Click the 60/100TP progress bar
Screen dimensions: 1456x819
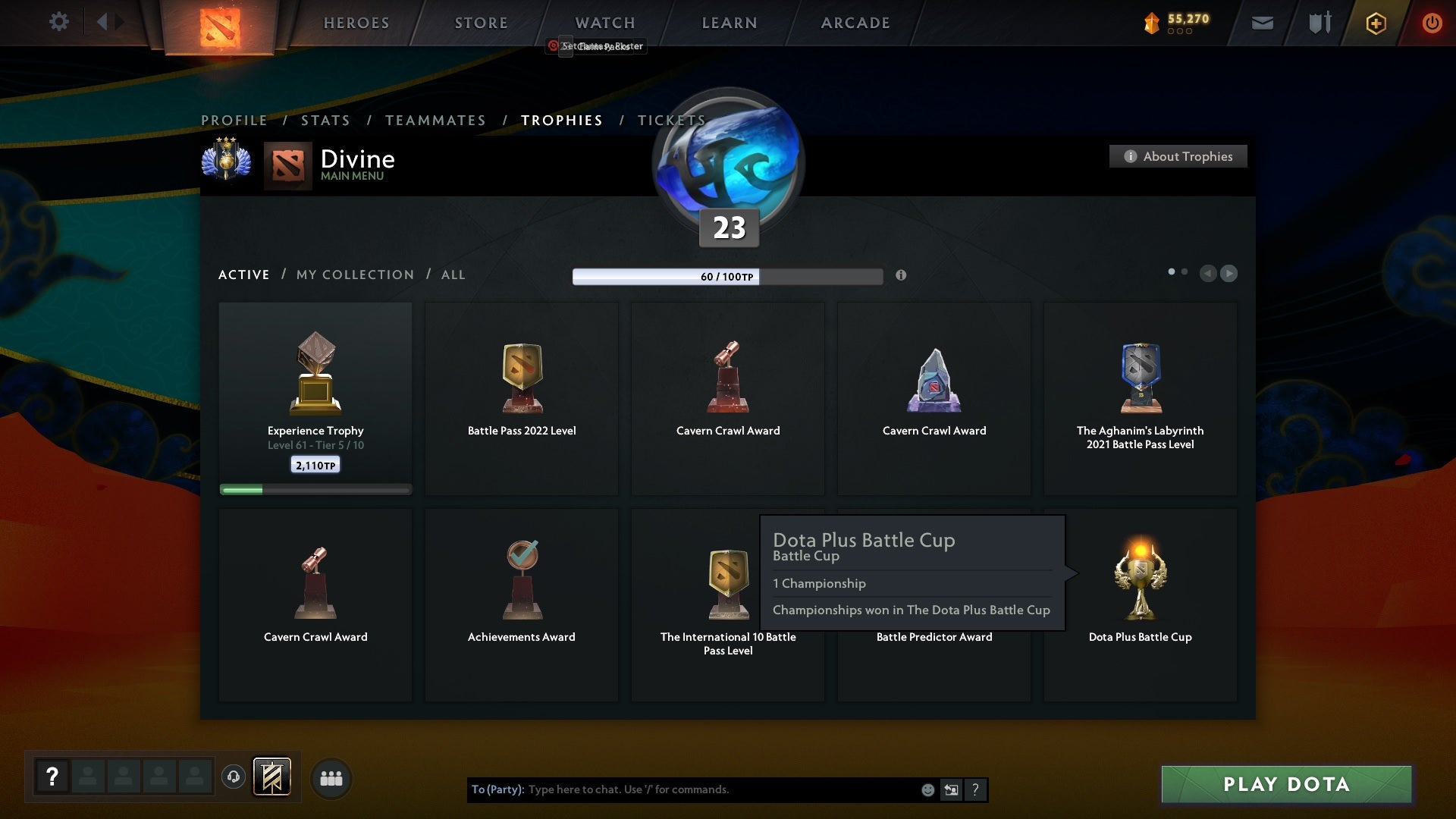726,277
